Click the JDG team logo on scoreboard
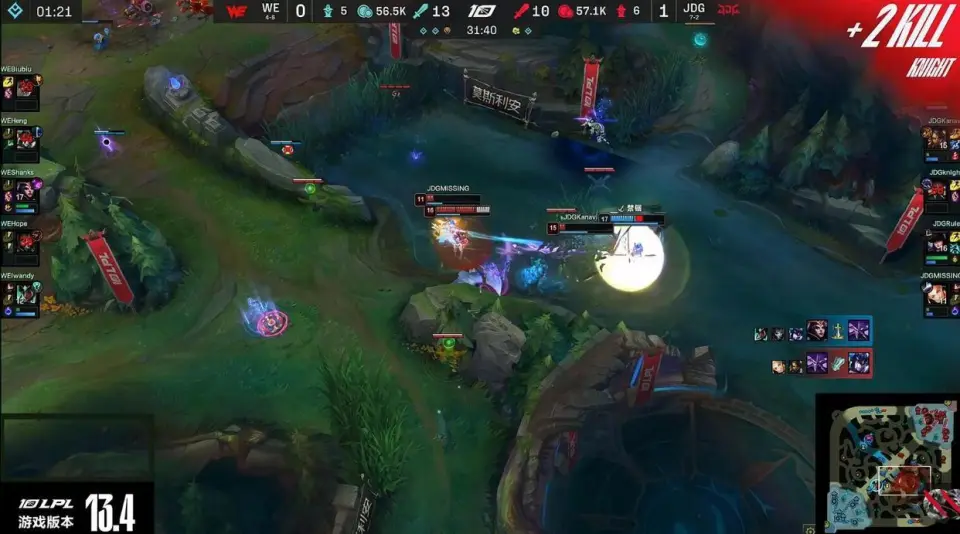Viewport: 960px width, 534px height. (729, 12)
